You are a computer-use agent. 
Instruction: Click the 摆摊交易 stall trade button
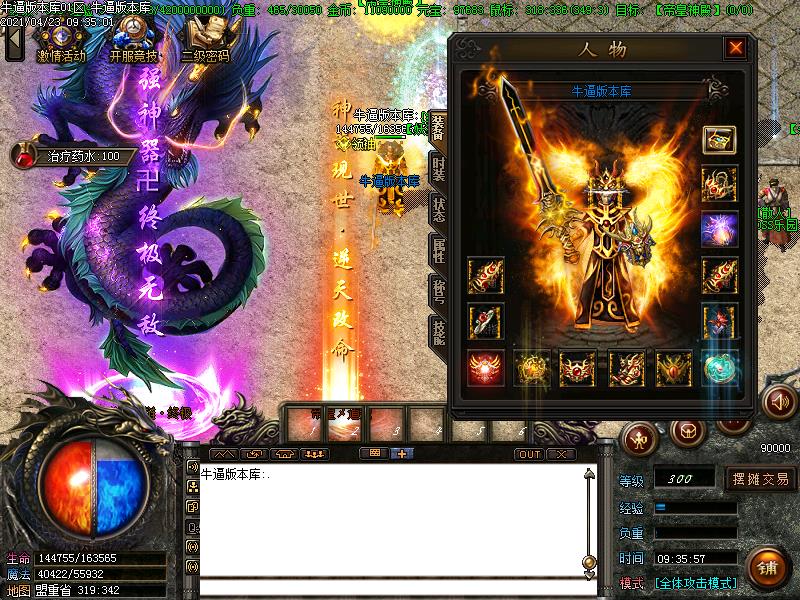pos(760,479)
